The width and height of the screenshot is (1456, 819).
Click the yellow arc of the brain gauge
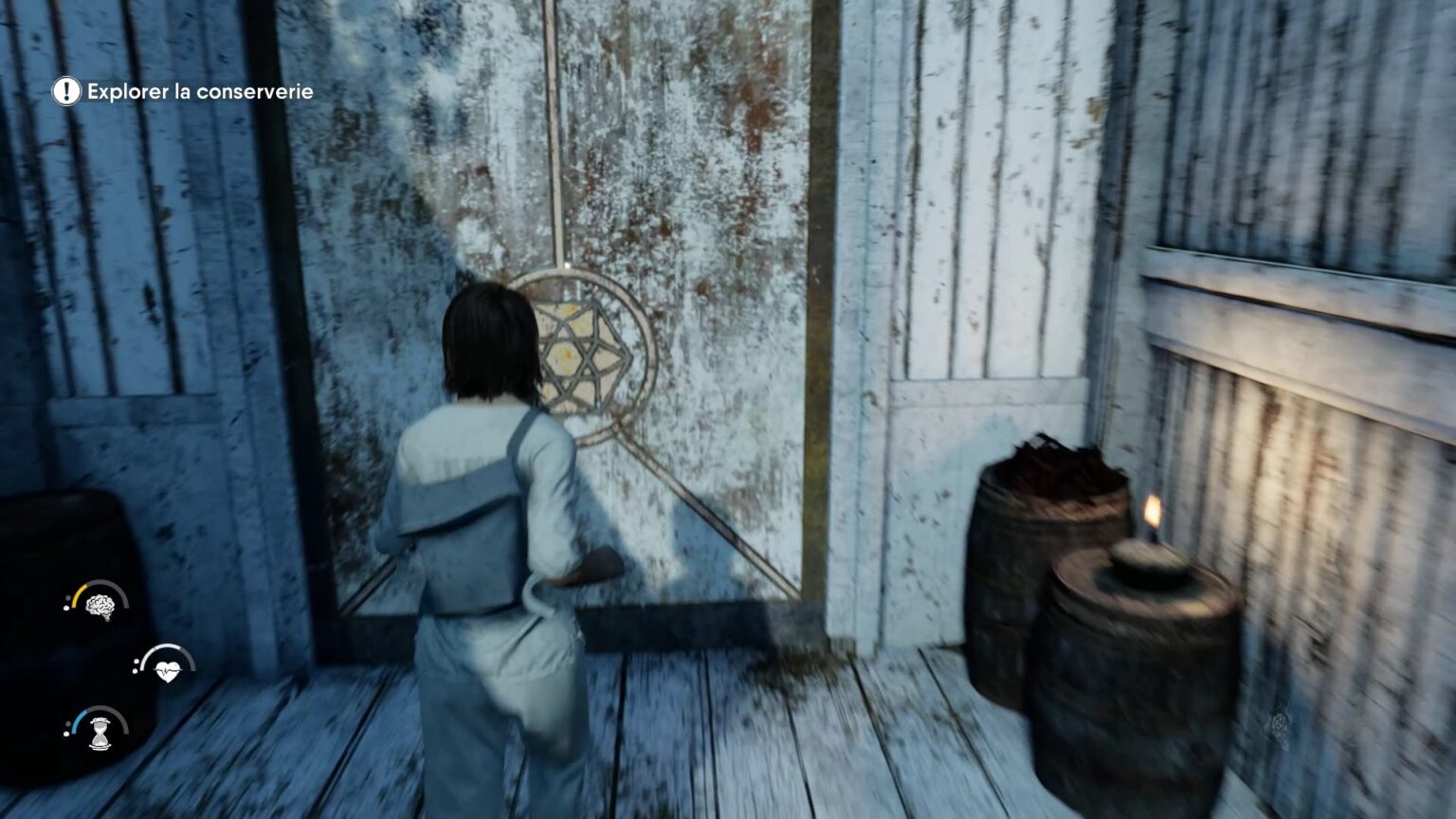click(81, 595)
